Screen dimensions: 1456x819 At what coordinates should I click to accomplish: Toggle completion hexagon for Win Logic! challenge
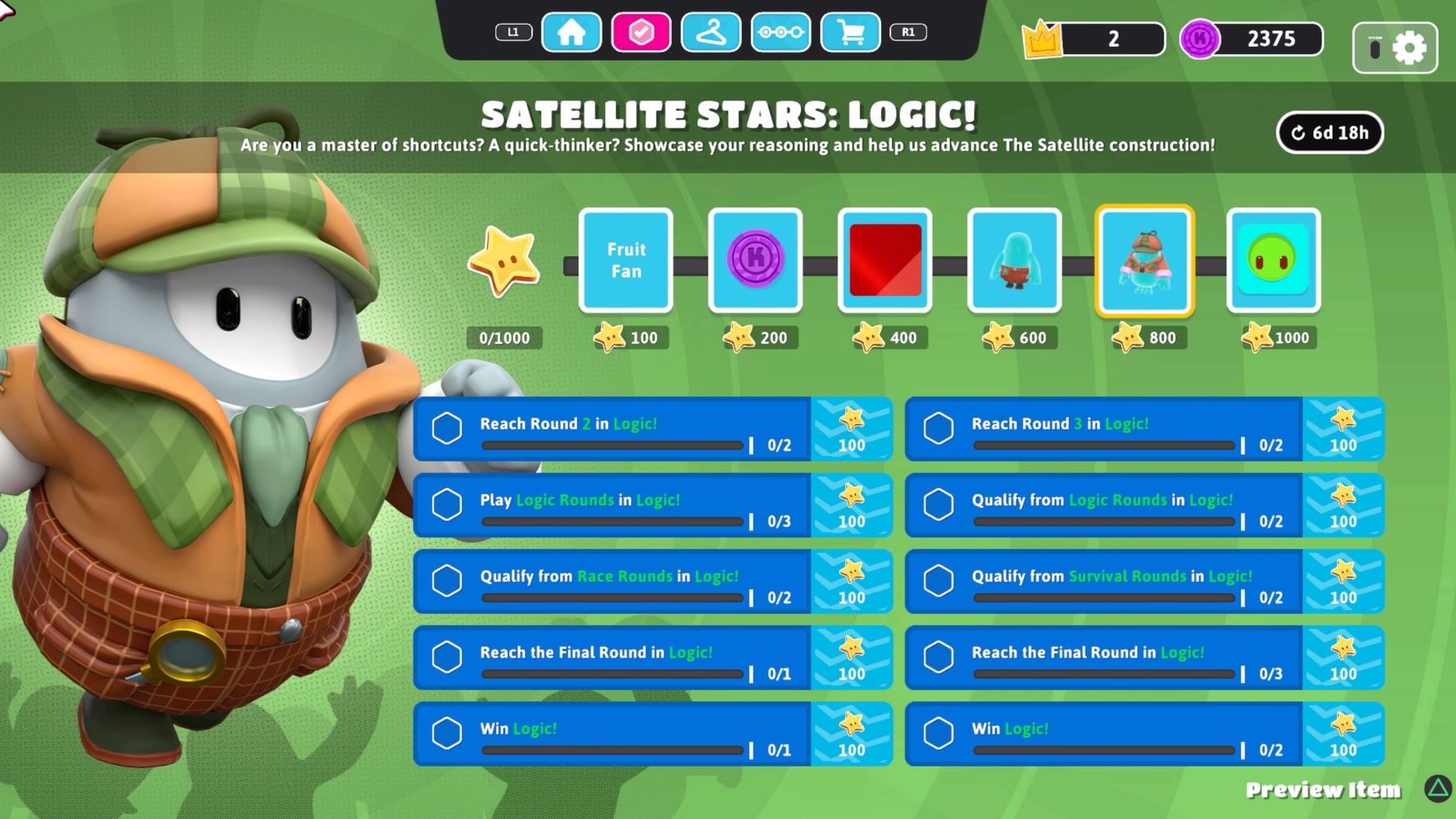[x=446, y=734]
